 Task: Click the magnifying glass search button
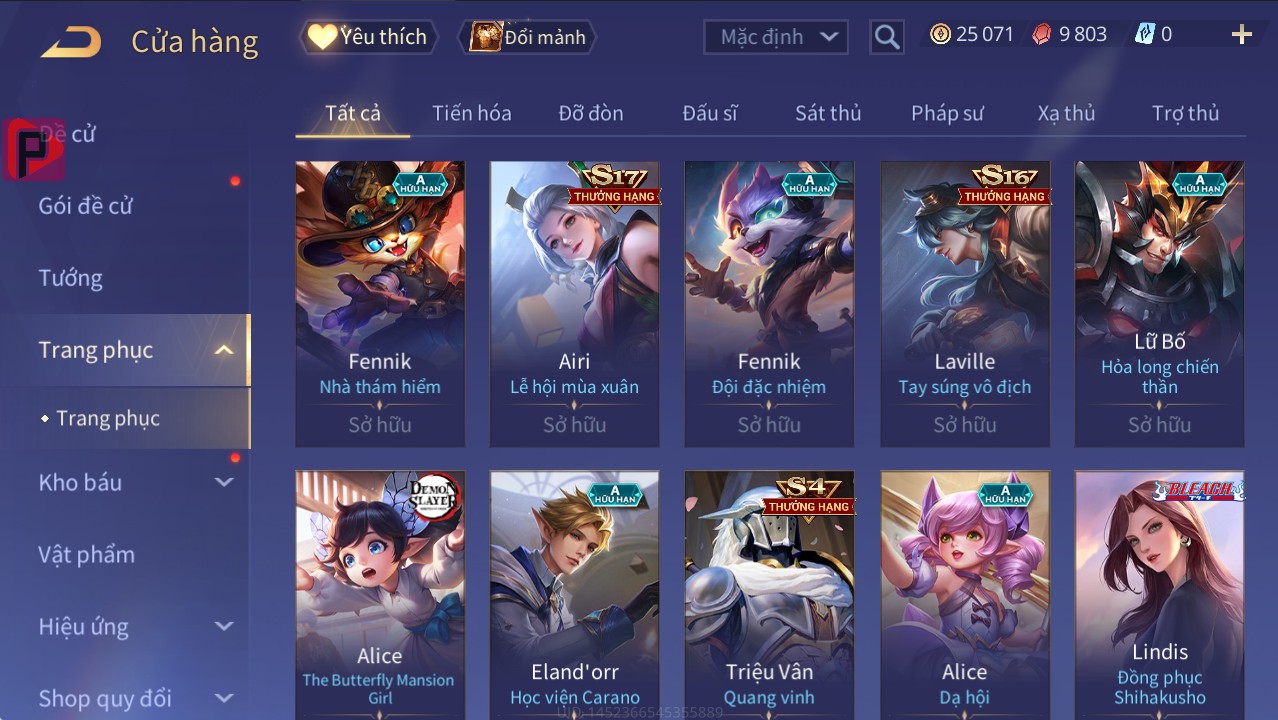(886, 37)
